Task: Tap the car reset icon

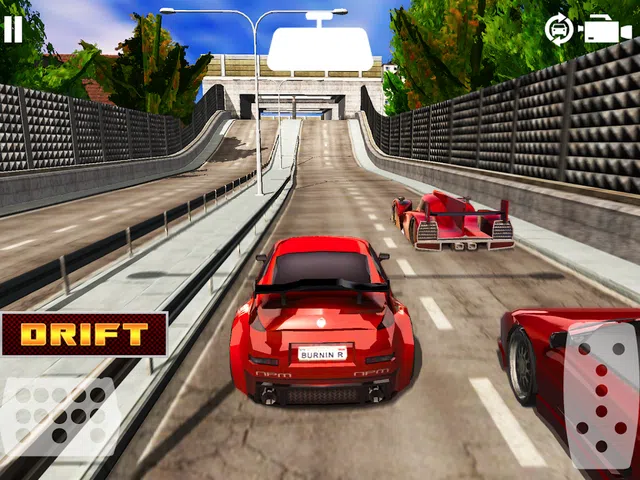Action: (x=558, y=29)
